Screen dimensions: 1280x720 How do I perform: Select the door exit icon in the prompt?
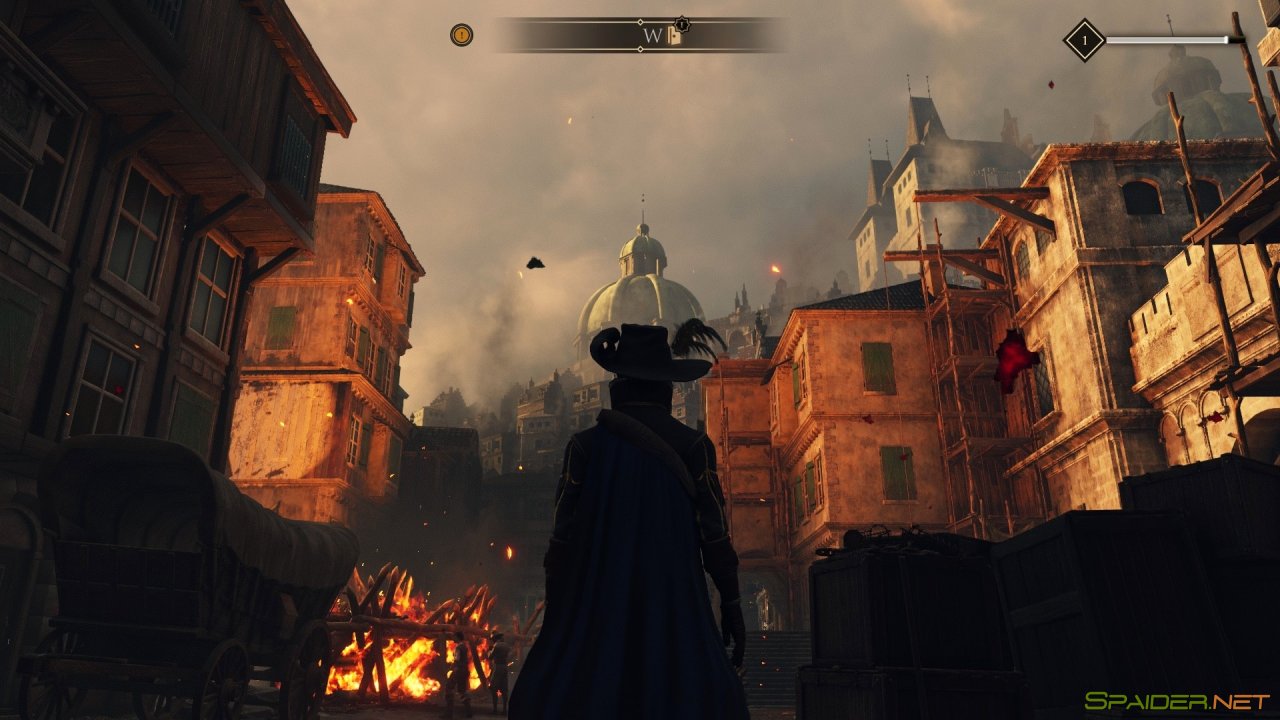pyautogui.click(x=674, y=36)
